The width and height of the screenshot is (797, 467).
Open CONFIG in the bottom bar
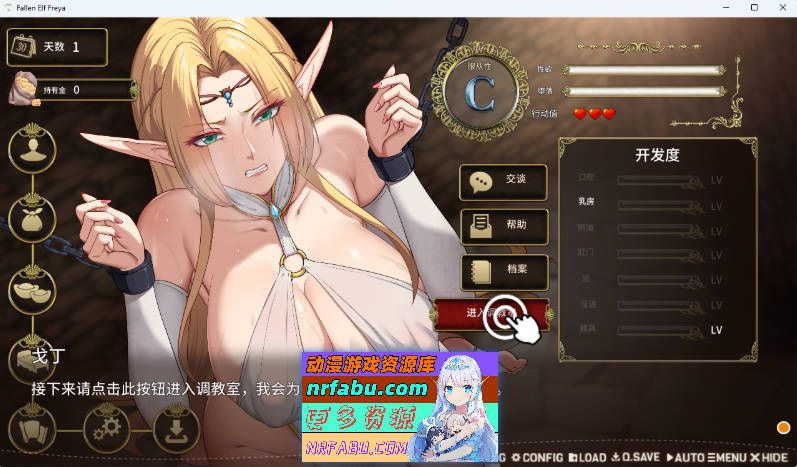(x=538, y=457)
